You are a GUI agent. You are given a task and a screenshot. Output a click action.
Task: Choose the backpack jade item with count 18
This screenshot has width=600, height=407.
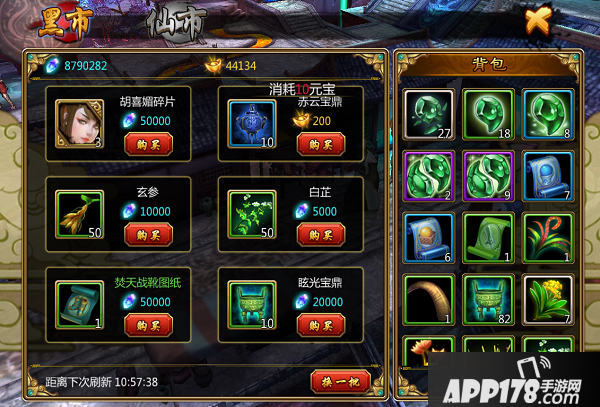pos(488,115)
